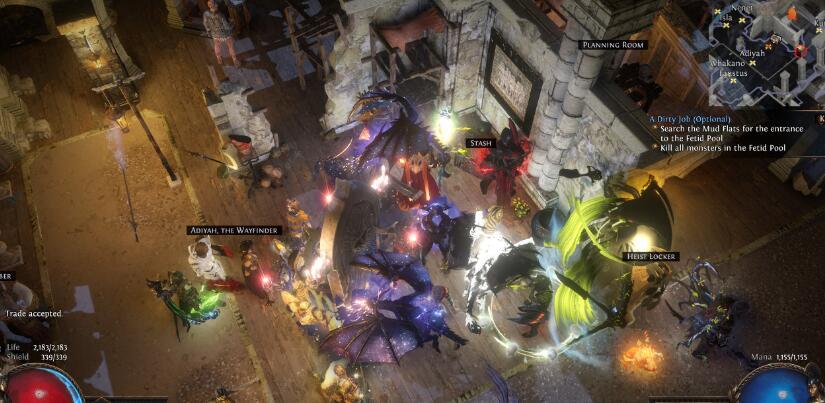Open the Stash label
This screenshot has height=403, width=825.
point(480,144)
